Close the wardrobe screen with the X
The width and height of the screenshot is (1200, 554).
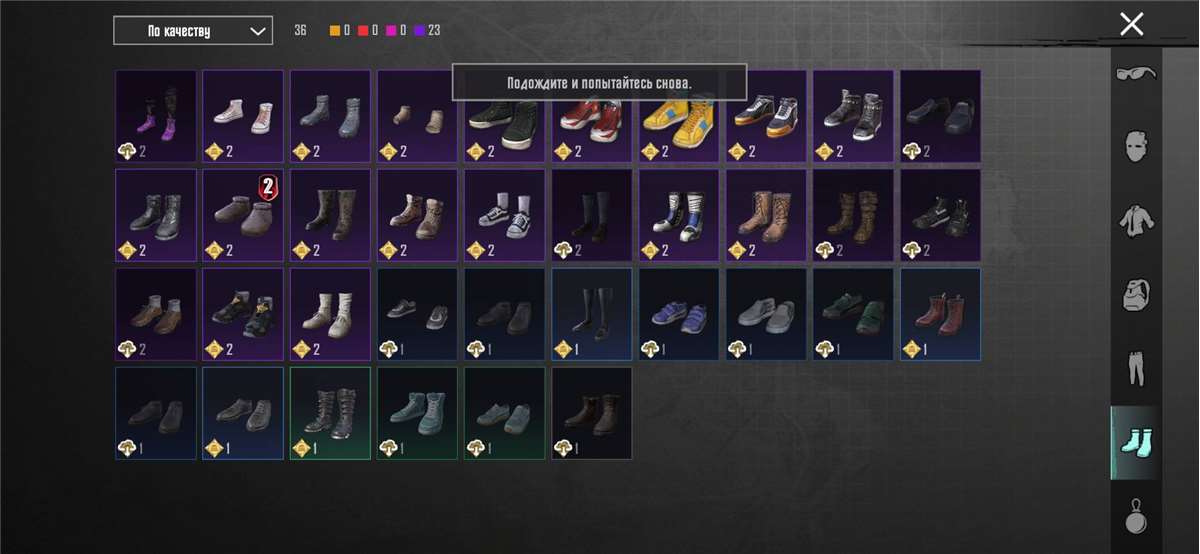(1131, 24)
